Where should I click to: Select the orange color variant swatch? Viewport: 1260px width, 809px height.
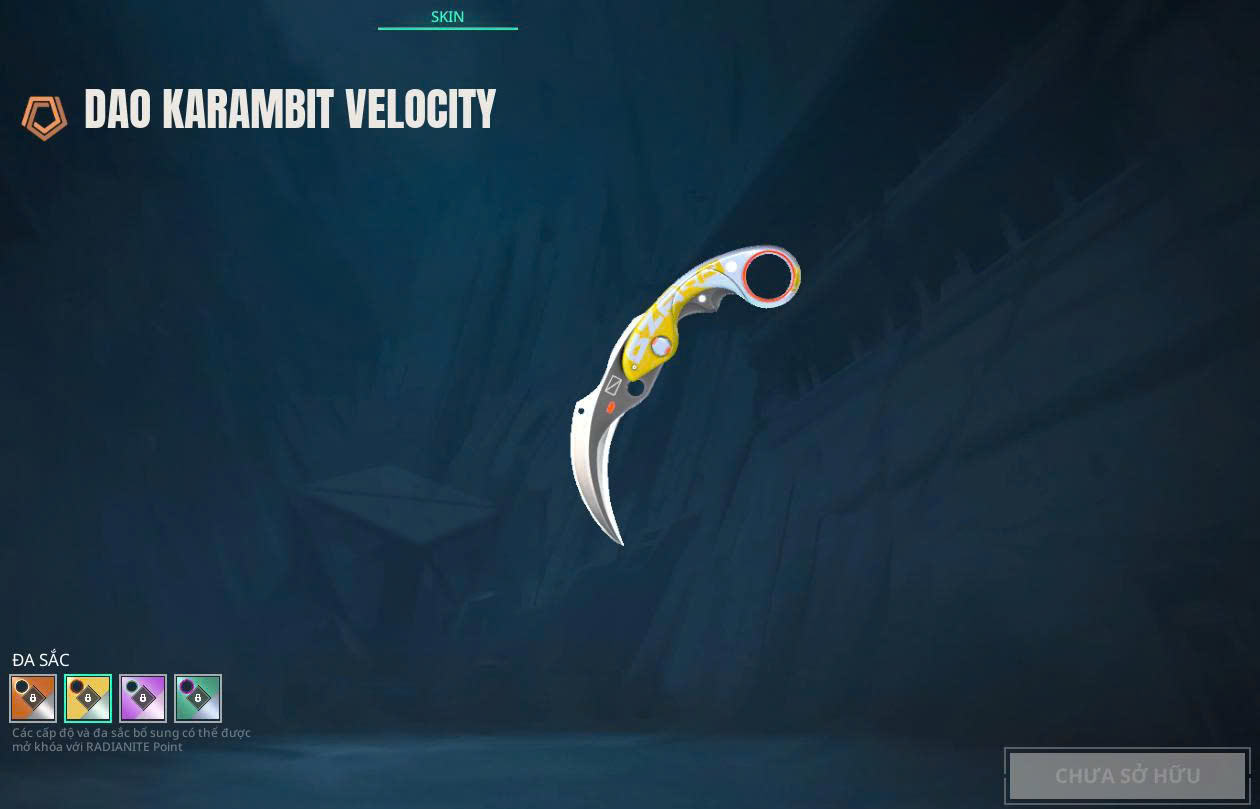click(x=33, y=698)
